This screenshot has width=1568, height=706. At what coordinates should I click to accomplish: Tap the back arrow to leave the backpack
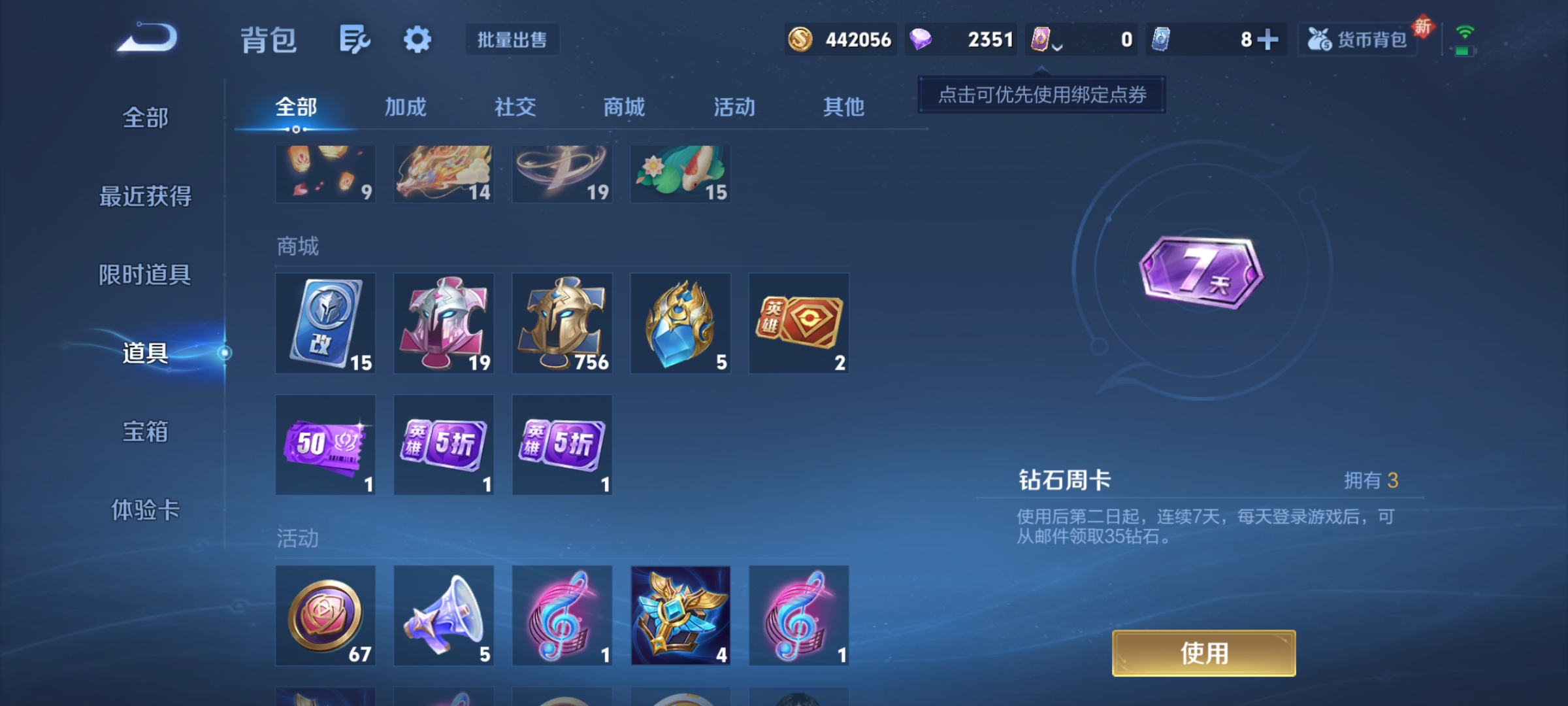point(146,39)
